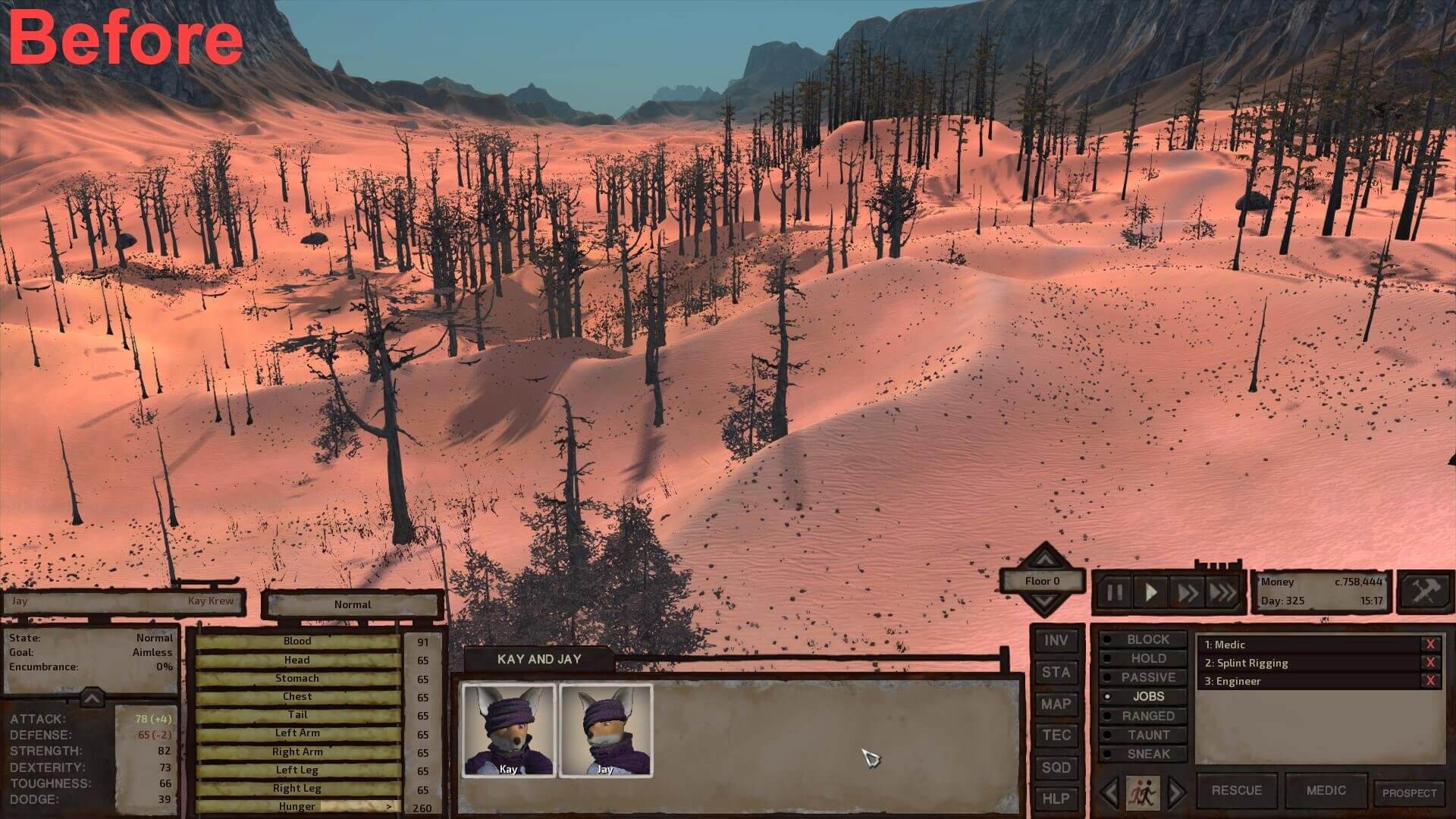Screen dimensions: 1456x819
Task: Set game speed to double fast-forward
Action: (1187, 592)
